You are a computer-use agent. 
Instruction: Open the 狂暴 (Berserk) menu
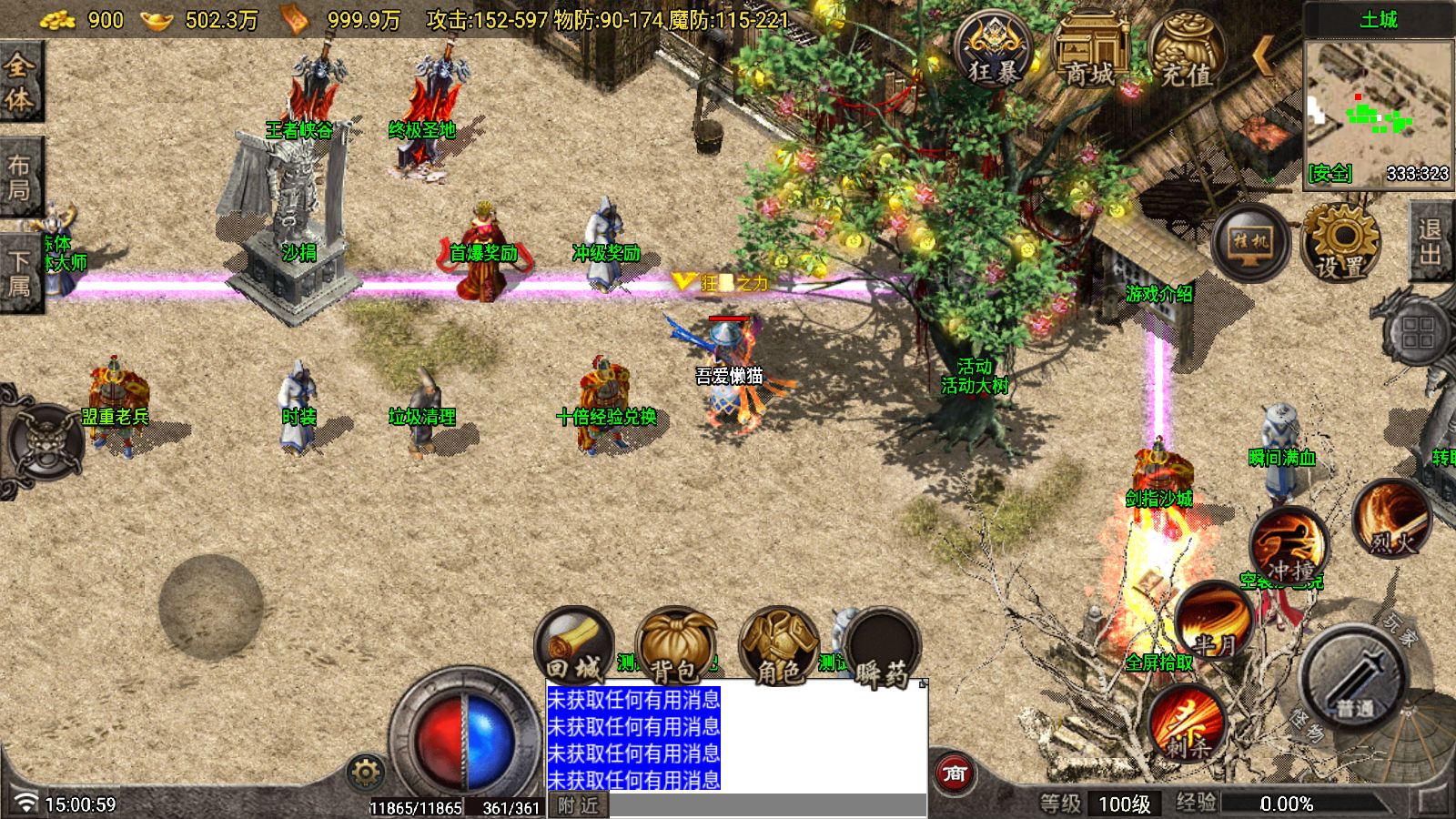point(993,50)
